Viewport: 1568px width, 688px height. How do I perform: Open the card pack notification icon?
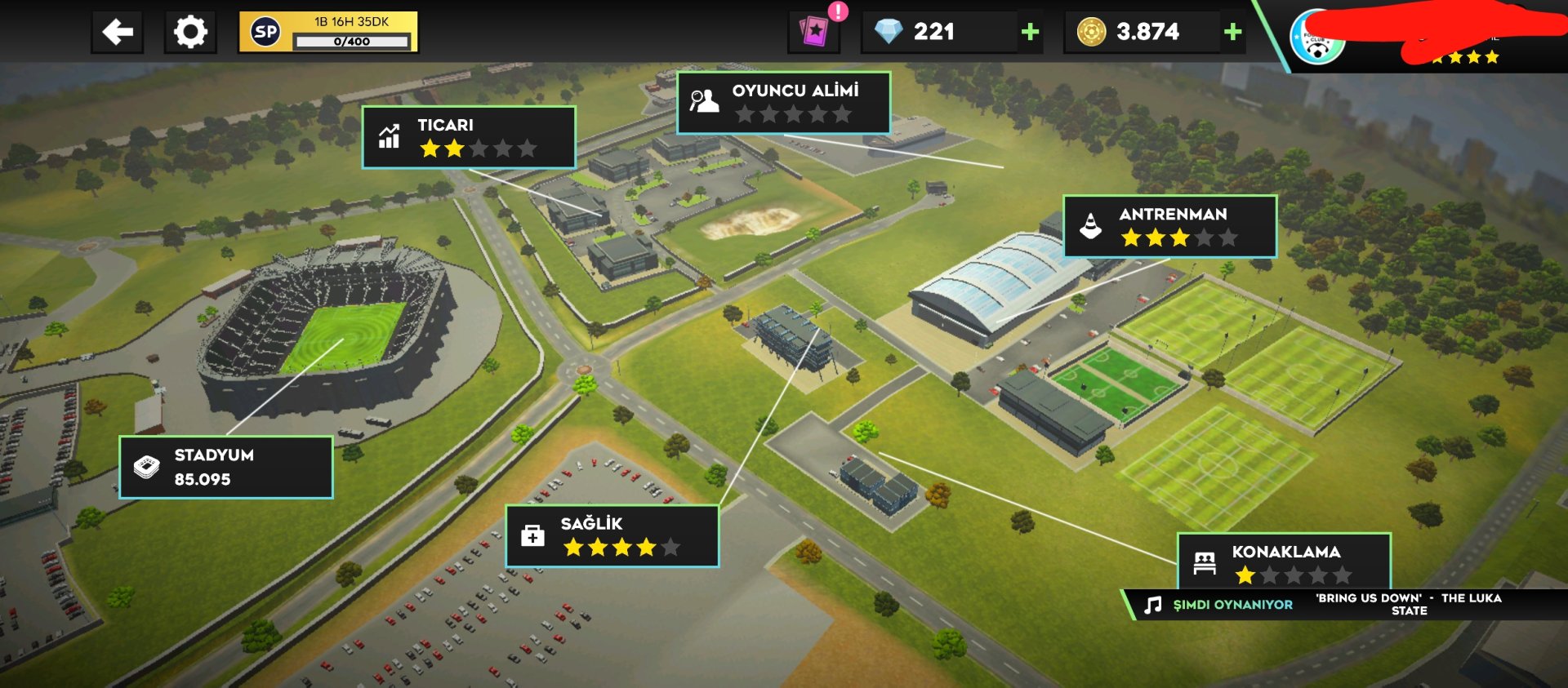coord(814,32)
